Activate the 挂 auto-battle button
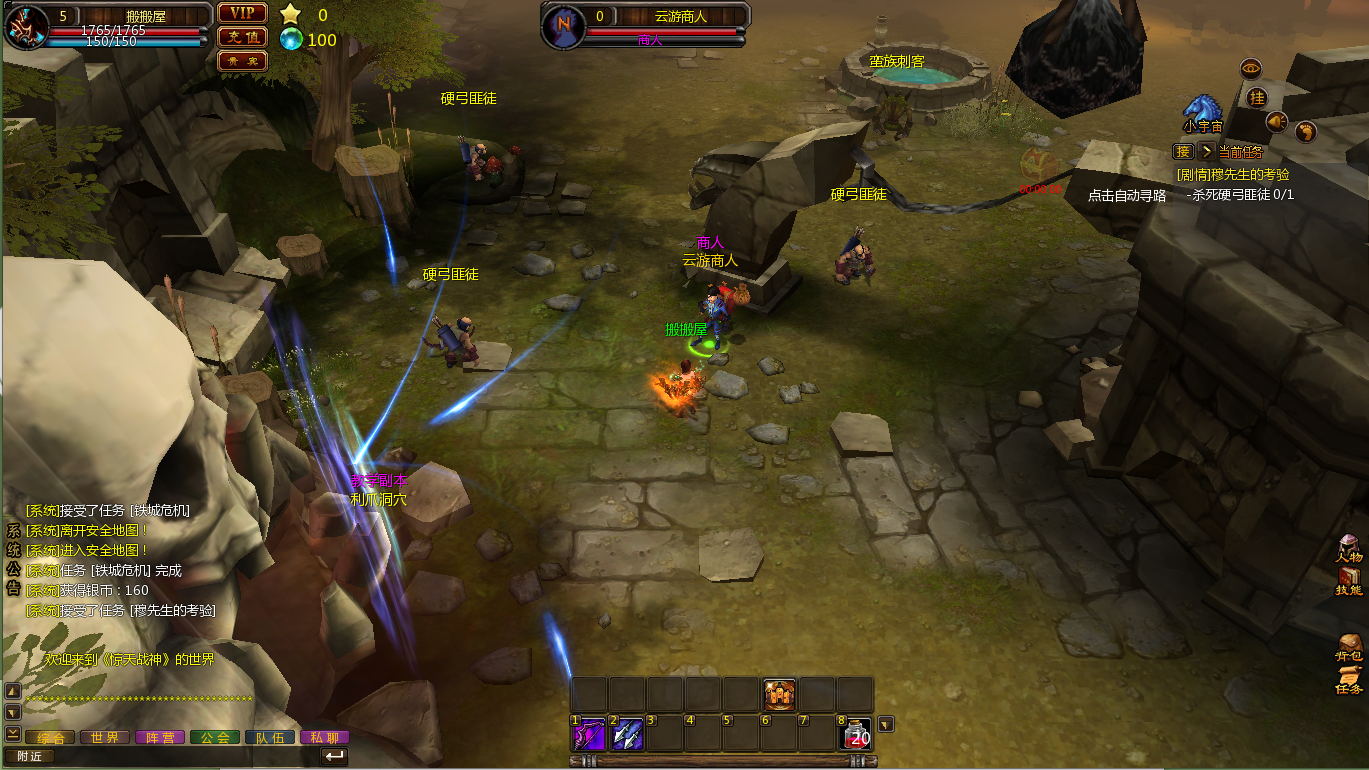 point(1257,97)
